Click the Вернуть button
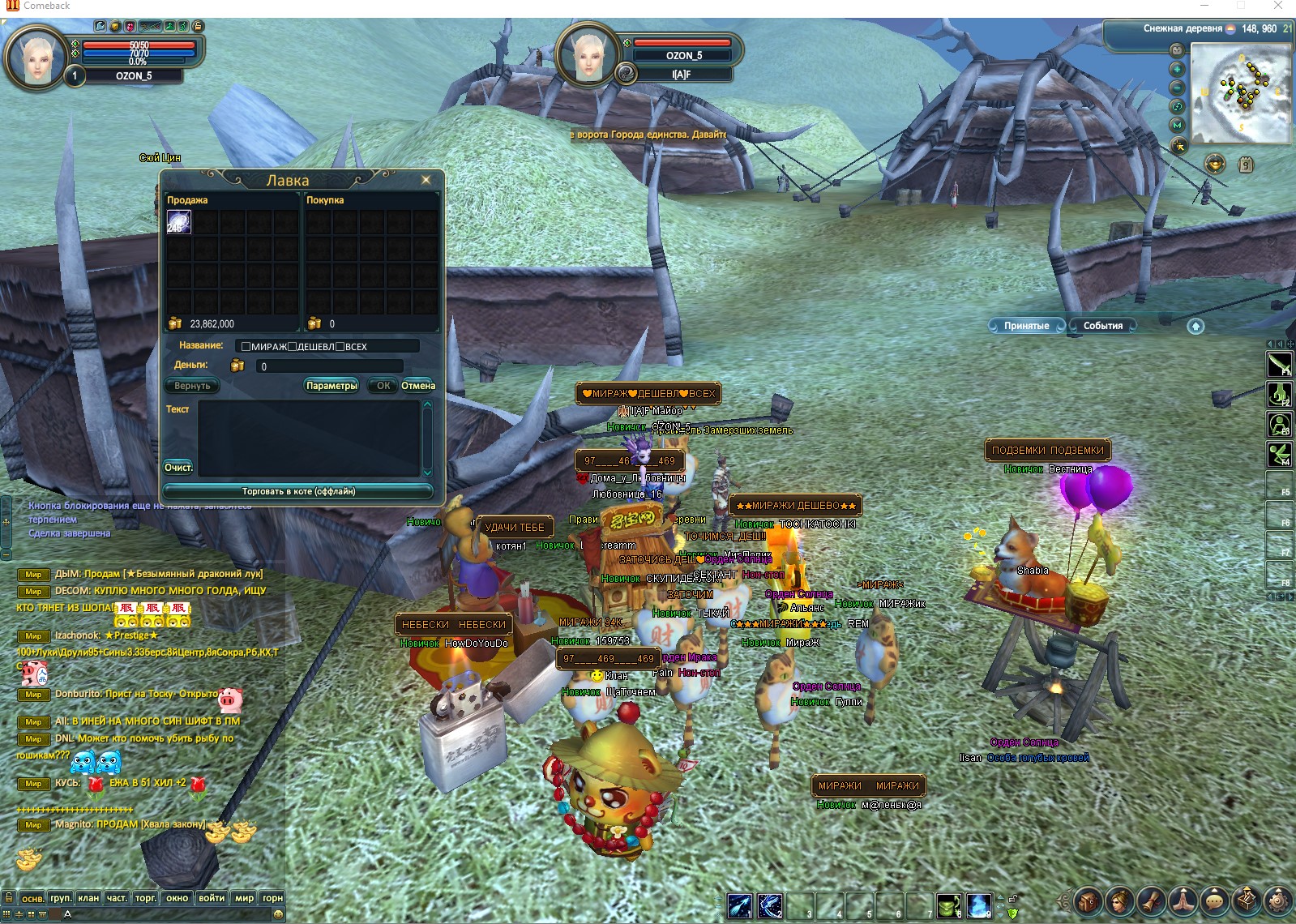The height and width of the screenshot is (924, 1296). (192, 386)
